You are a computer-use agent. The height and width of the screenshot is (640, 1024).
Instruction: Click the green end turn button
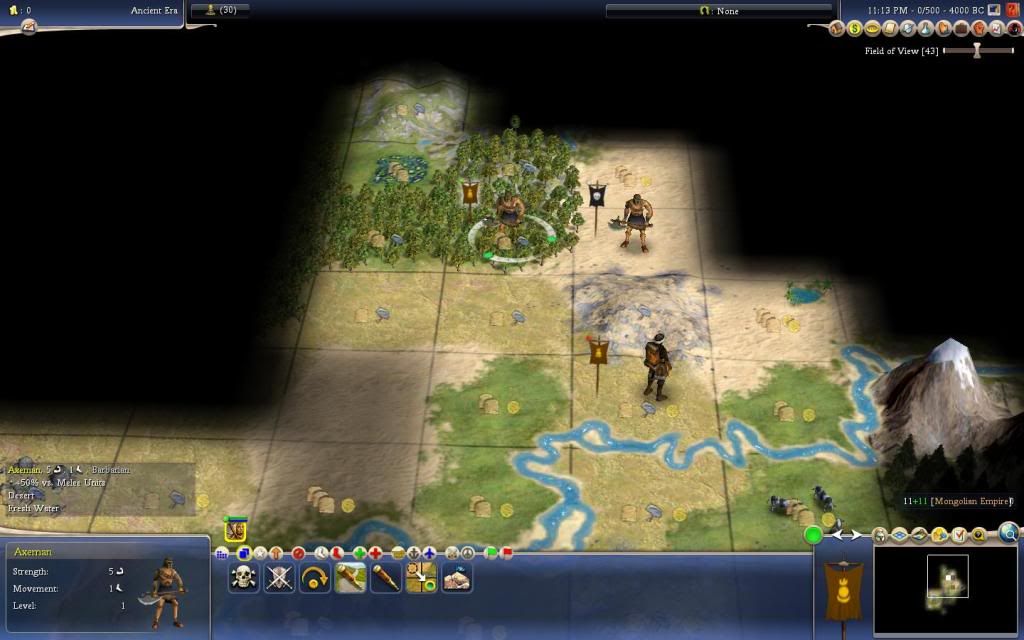pyautogui.click(x=813, y=535)
